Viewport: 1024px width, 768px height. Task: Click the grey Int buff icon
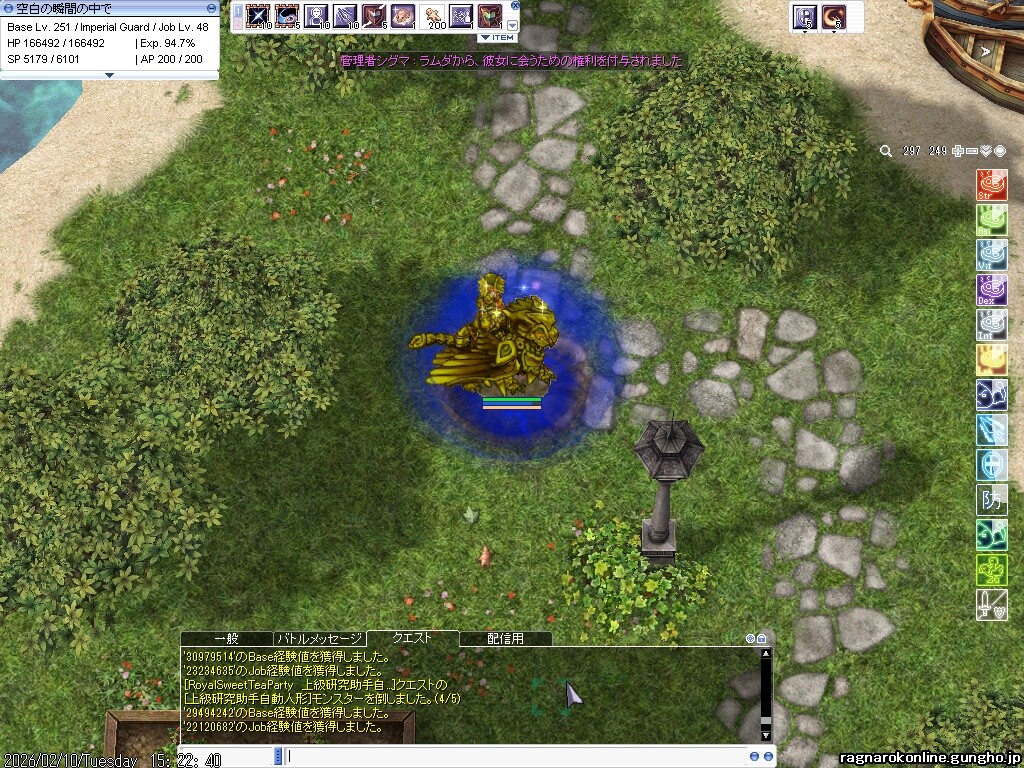point(991,325)
